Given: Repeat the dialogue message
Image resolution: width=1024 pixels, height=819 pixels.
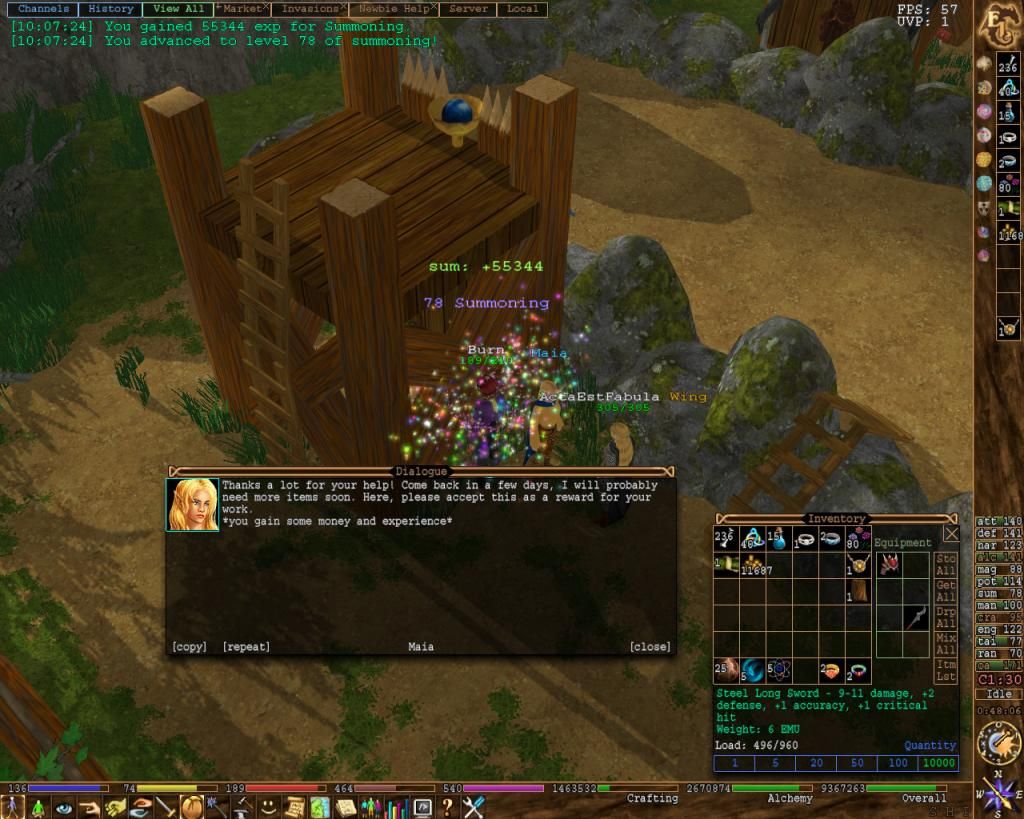Looking at the screenshot, I should pyautogui.click(x=246, y=647).
